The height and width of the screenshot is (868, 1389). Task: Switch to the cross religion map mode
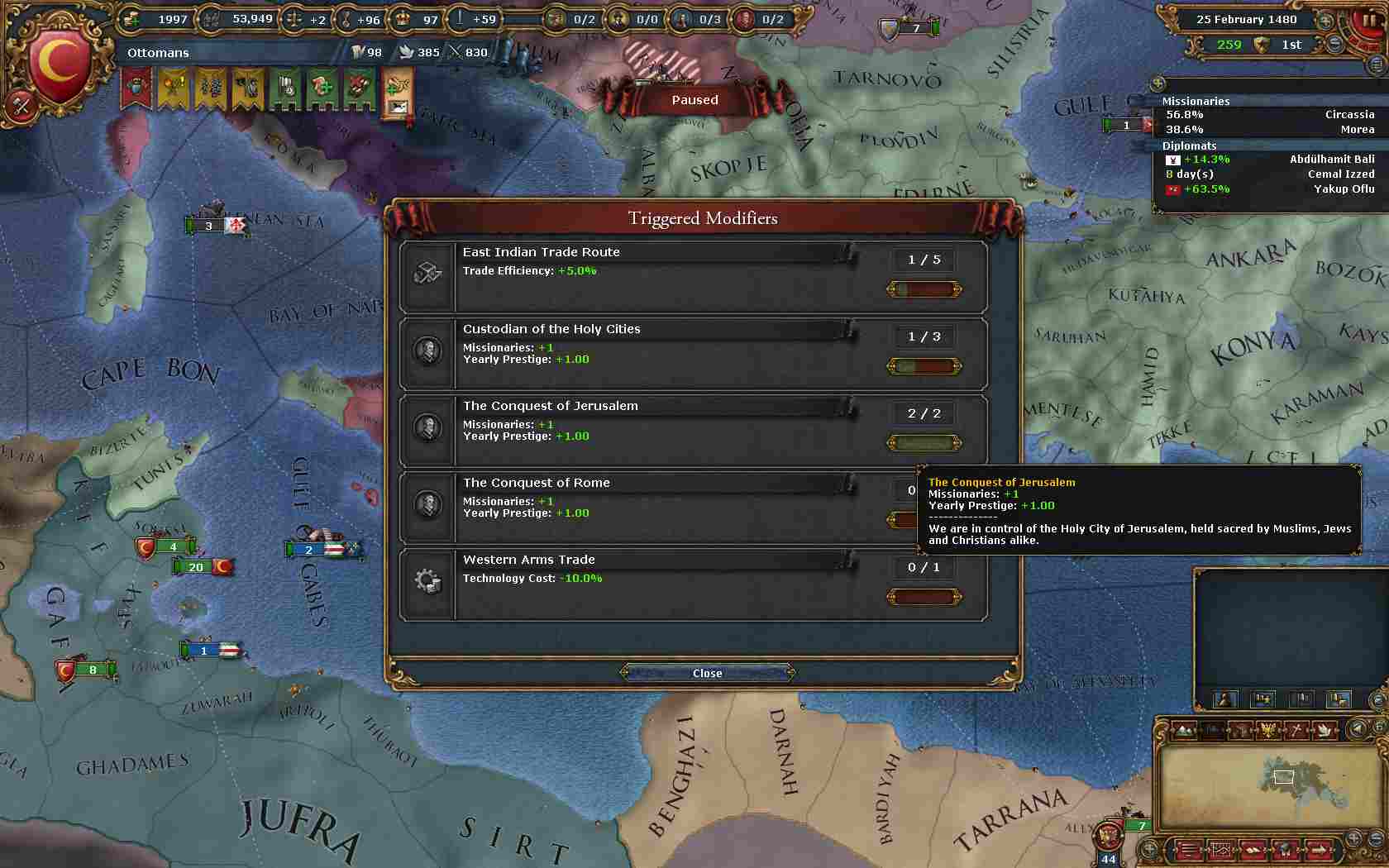[x=1297, y=729]
